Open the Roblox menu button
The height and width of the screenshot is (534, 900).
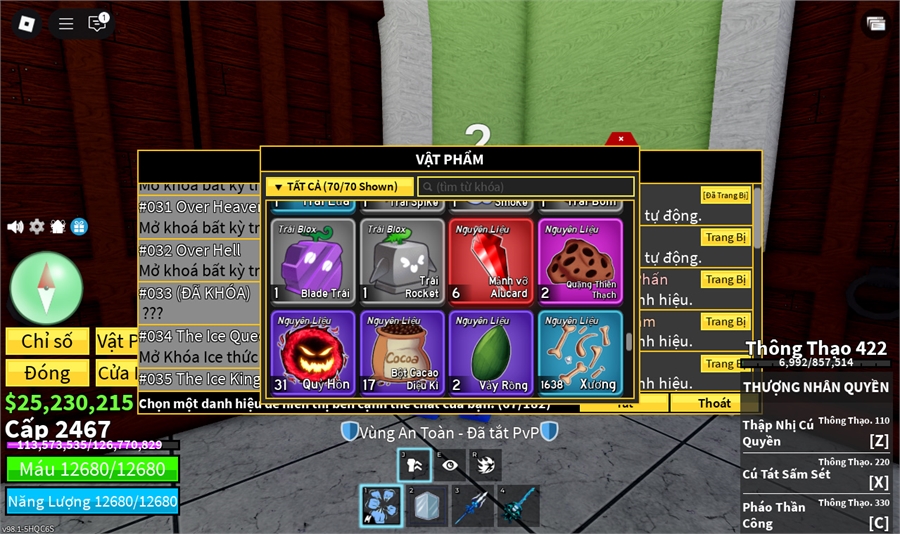click(27, 23)
